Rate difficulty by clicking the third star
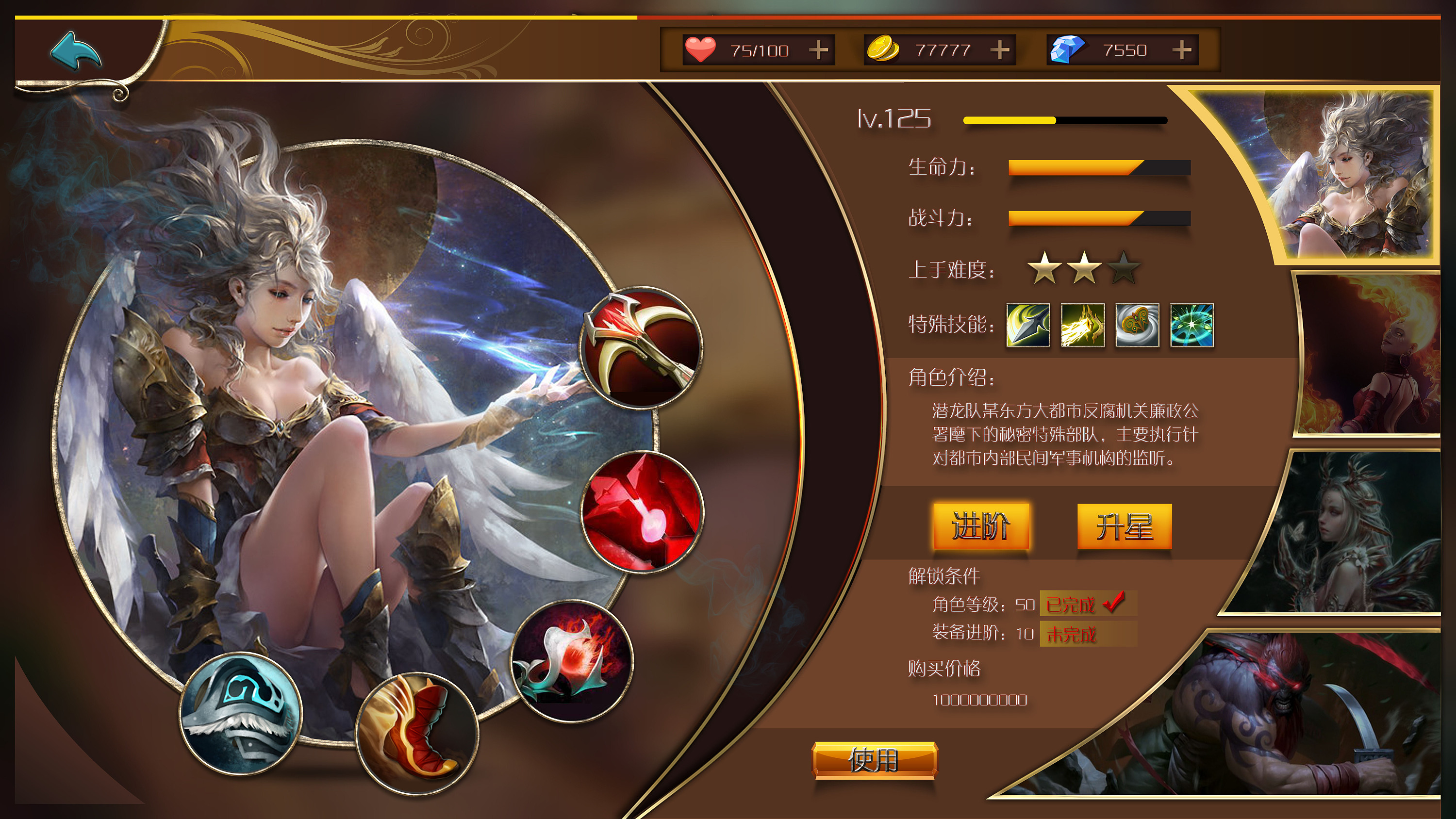 coord(1125,270)
